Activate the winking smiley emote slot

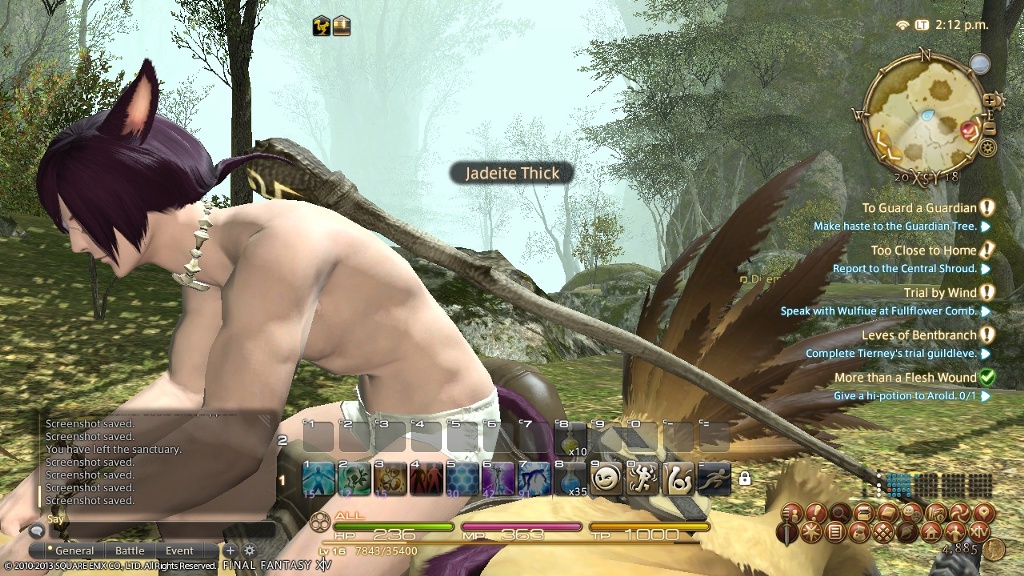(x=606, y=479)
